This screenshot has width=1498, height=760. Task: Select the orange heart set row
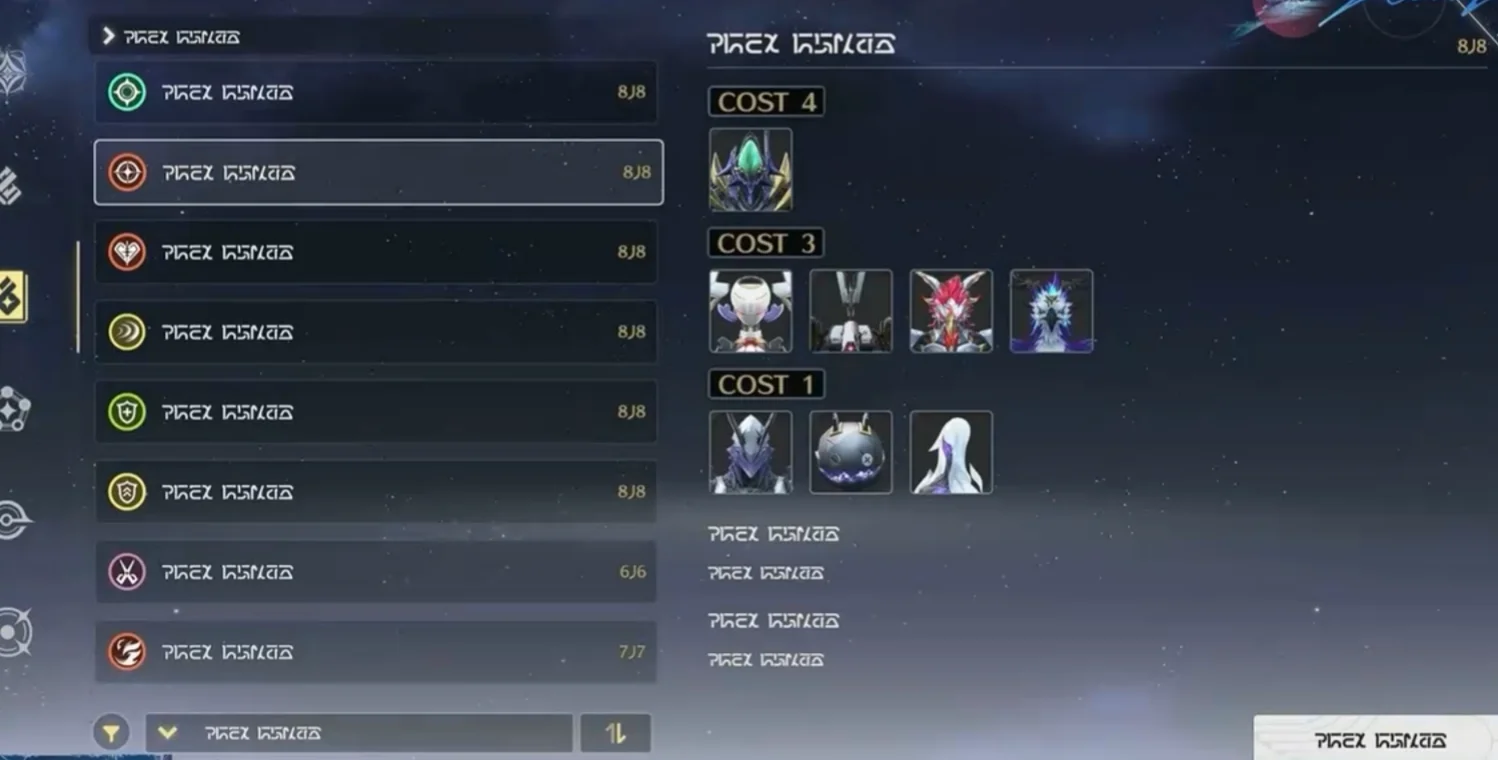click(x=376, y=252)
